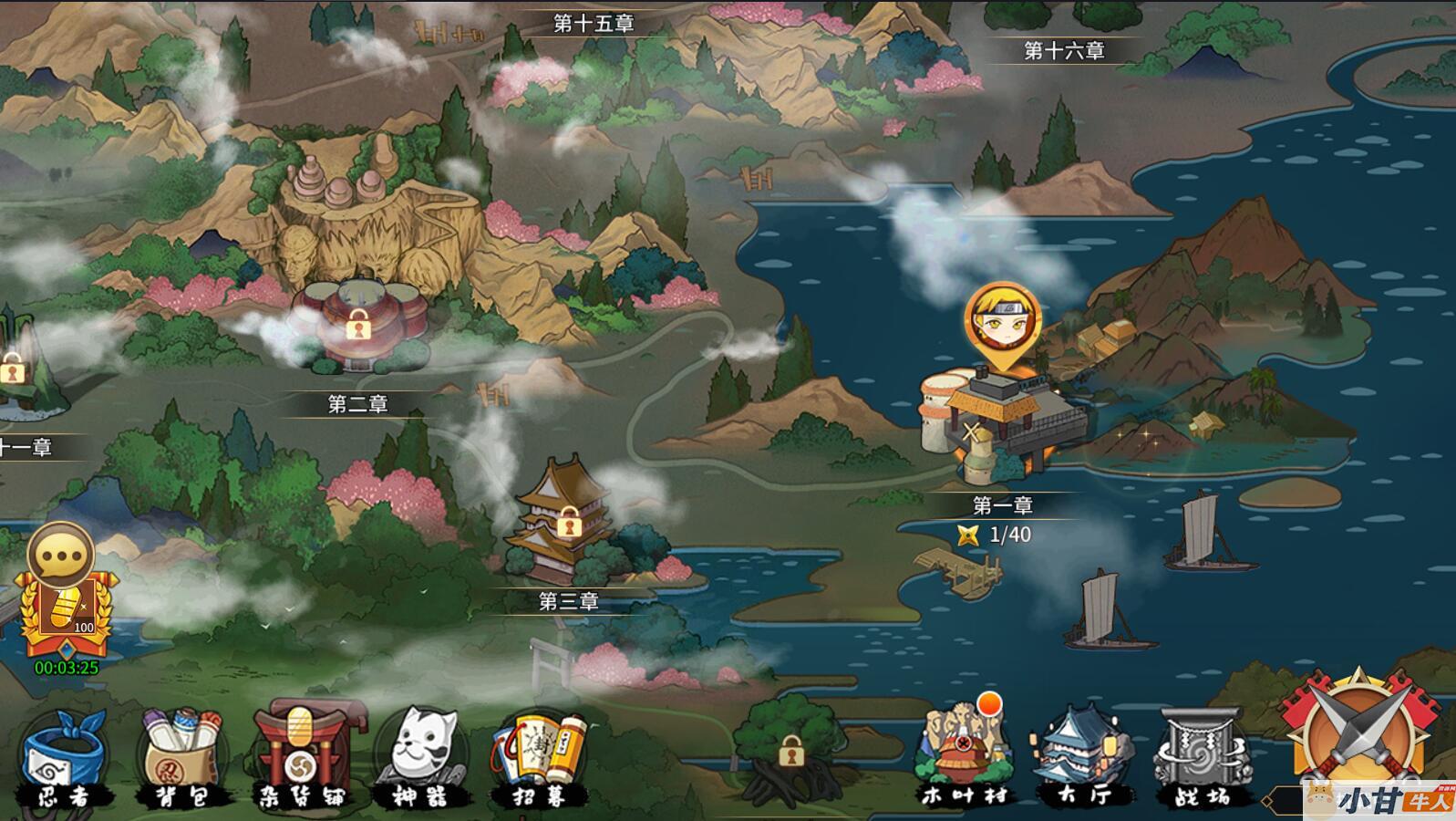This screenshot has width=1456, height=821.
Task: Click the 第十五章 chapter label
Action: pos(594,24)
